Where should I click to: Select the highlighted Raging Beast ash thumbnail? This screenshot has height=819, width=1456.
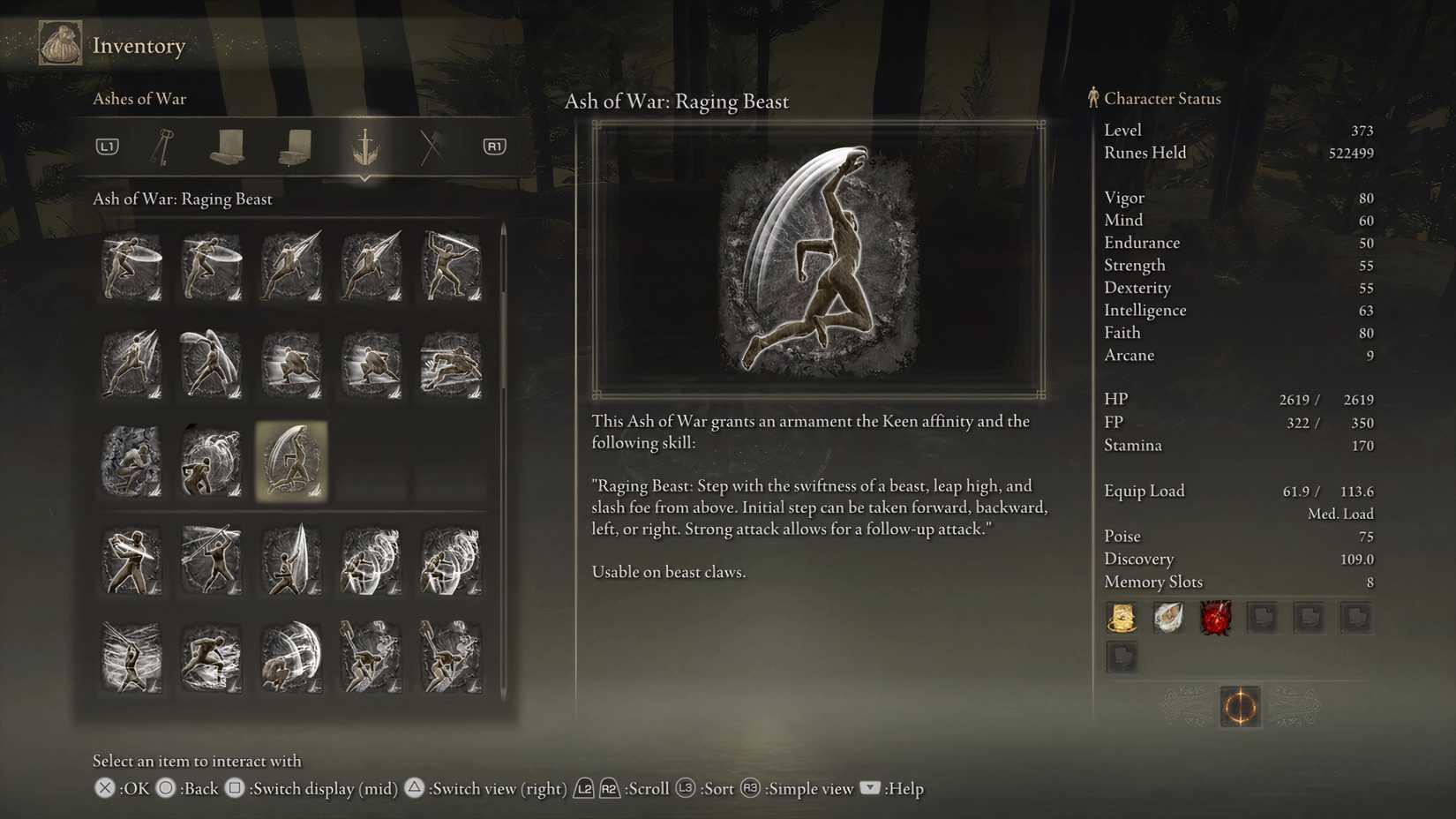pos(291,460)
